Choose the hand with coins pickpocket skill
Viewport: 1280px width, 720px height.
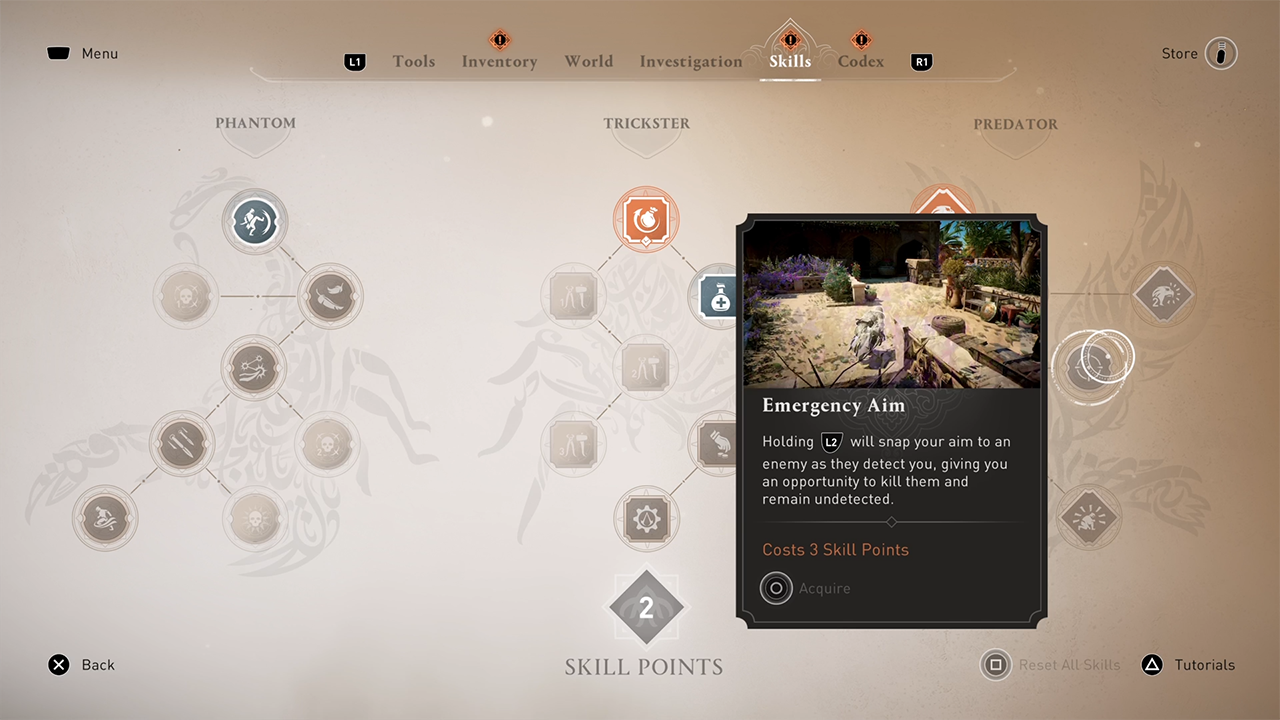(x=717, y=443)
